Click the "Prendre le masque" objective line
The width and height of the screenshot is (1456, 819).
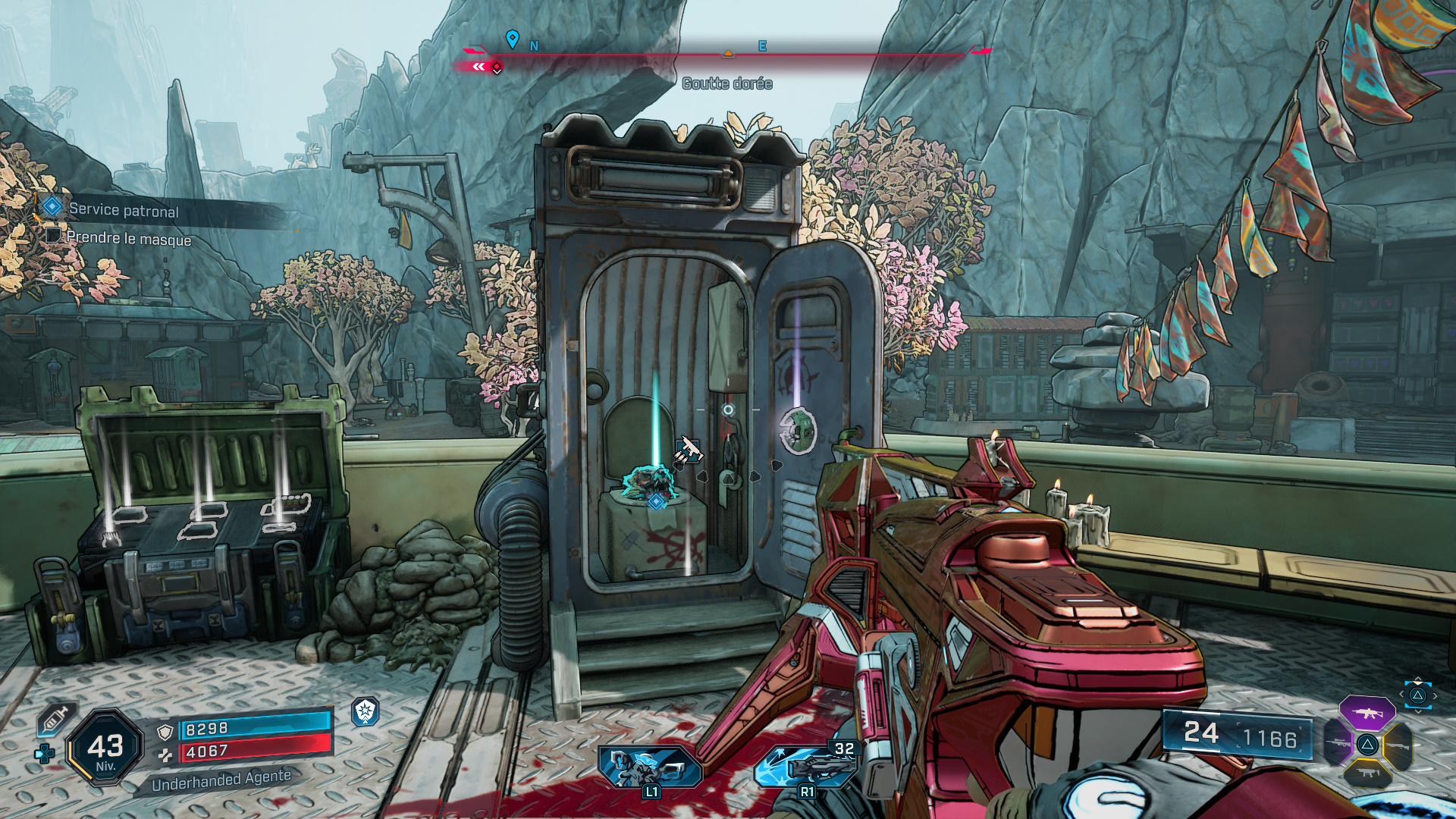click(x=128, y=239)
